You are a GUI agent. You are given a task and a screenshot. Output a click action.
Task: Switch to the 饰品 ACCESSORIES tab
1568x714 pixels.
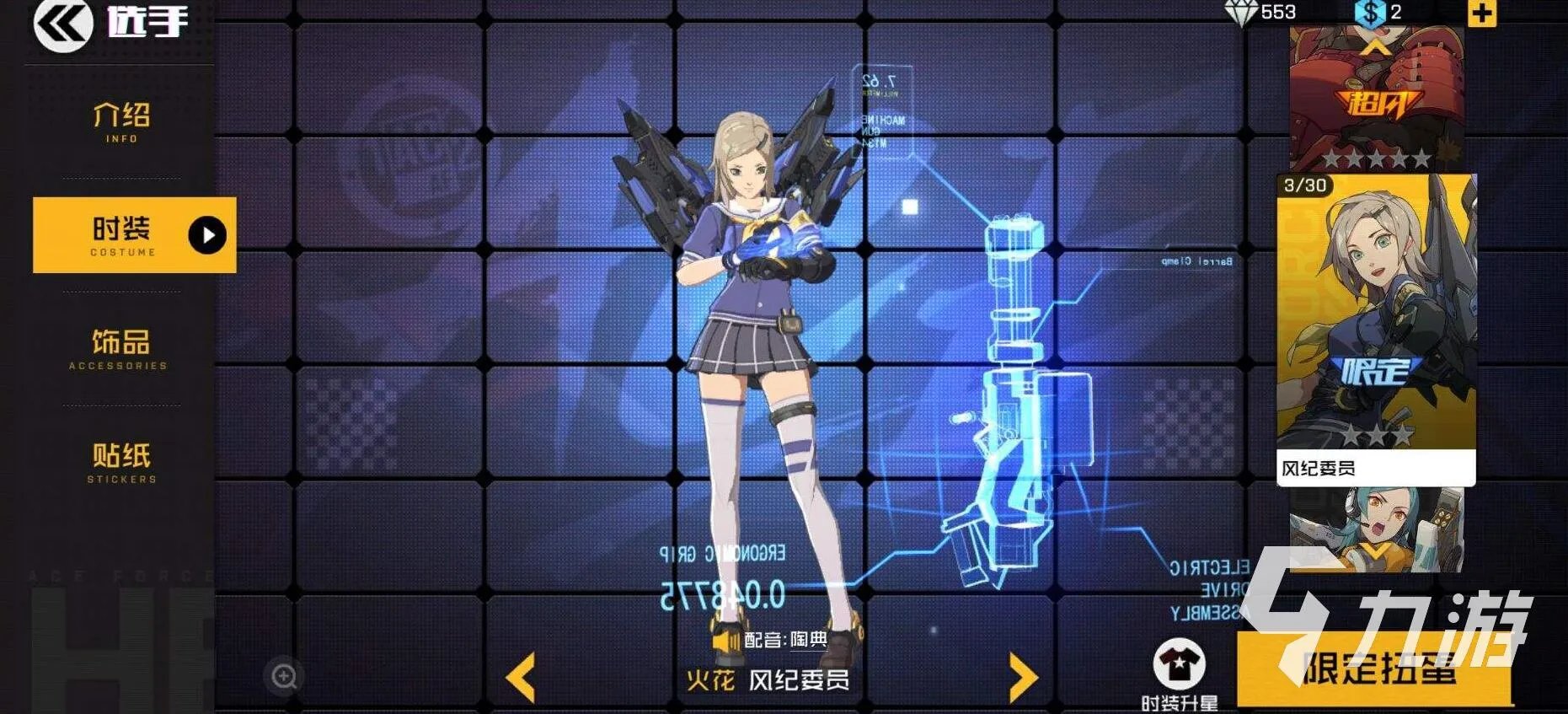click(x=120, y=347)
